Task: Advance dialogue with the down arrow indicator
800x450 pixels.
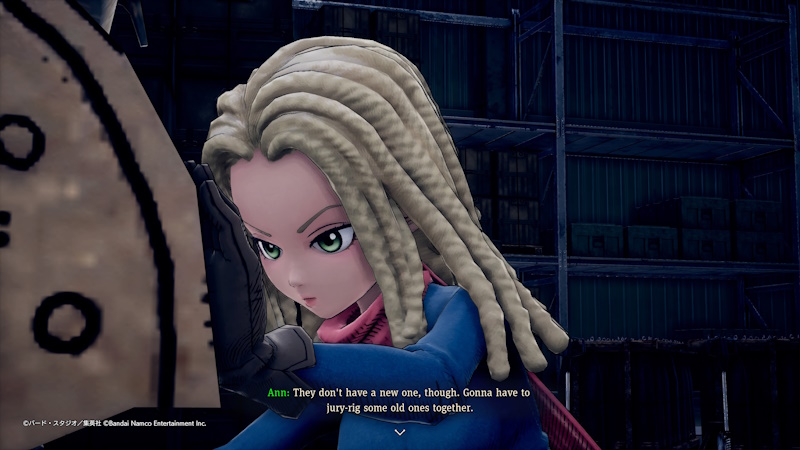Action: tap(400, 432)
